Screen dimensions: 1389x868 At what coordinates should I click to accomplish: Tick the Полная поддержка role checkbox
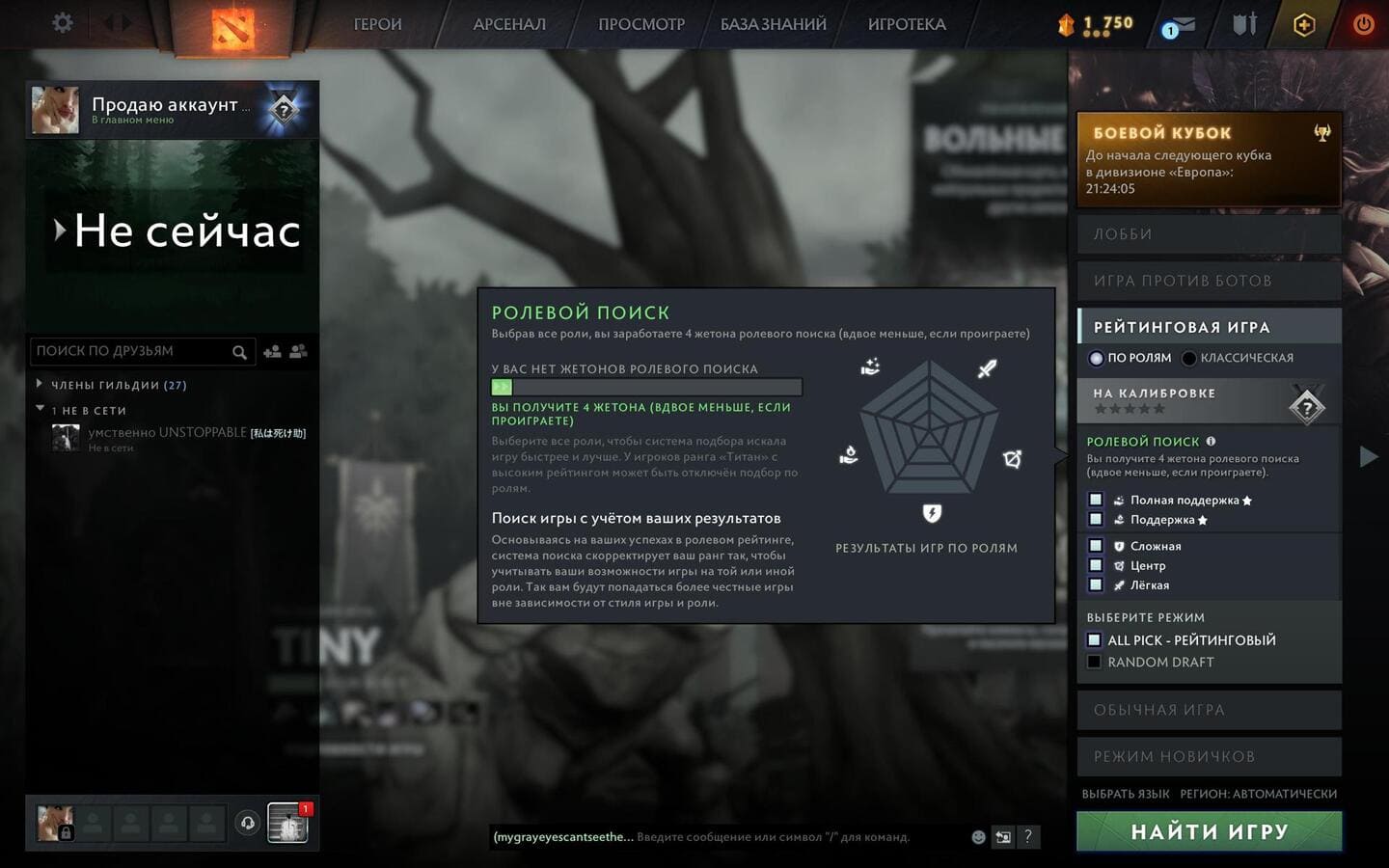1096,500
